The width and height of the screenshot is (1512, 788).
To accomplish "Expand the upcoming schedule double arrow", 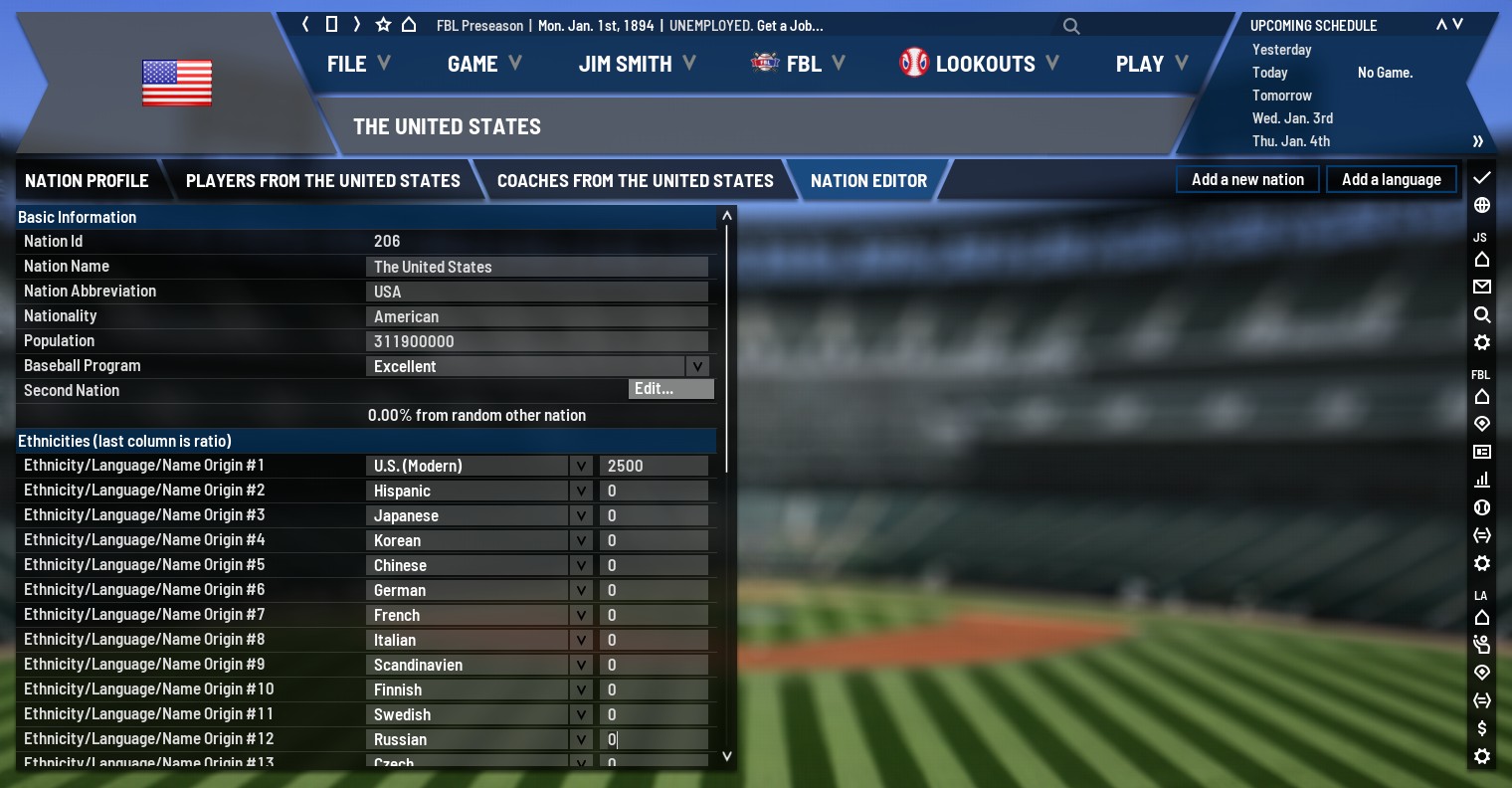I will point(1478,141).
